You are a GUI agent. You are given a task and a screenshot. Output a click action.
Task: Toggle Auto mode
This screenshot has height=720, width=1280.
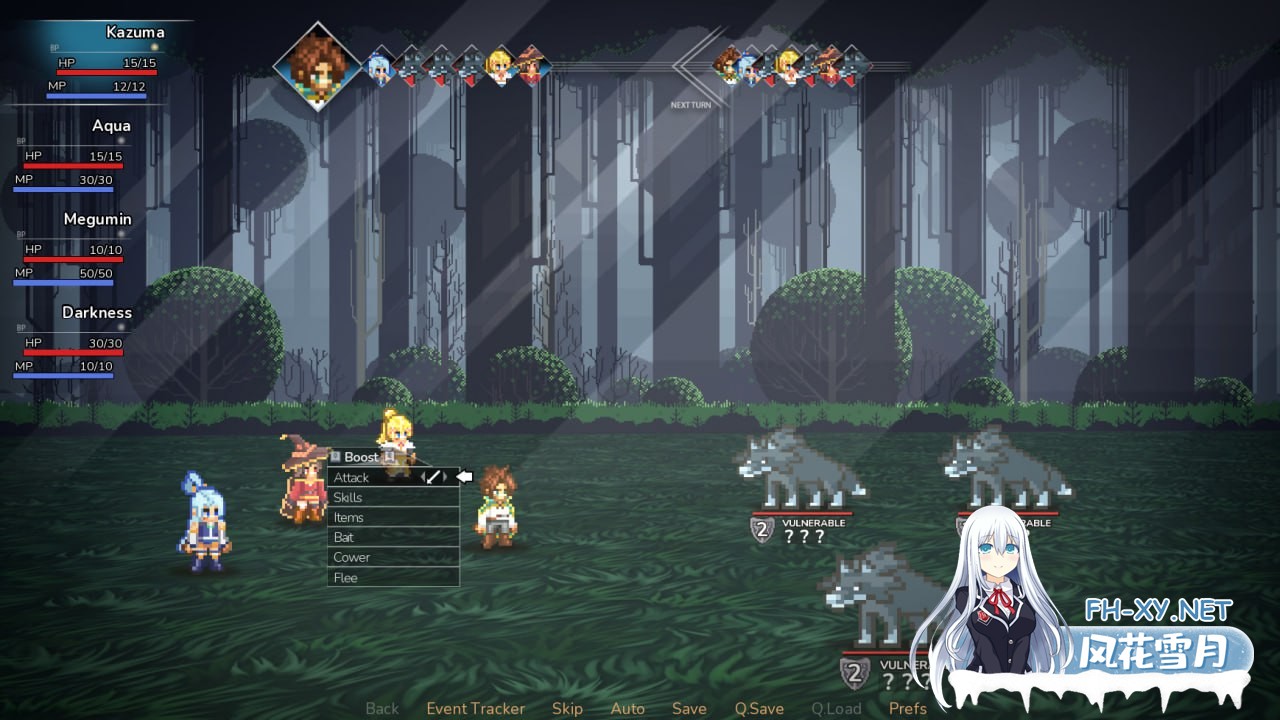[627, 708]
